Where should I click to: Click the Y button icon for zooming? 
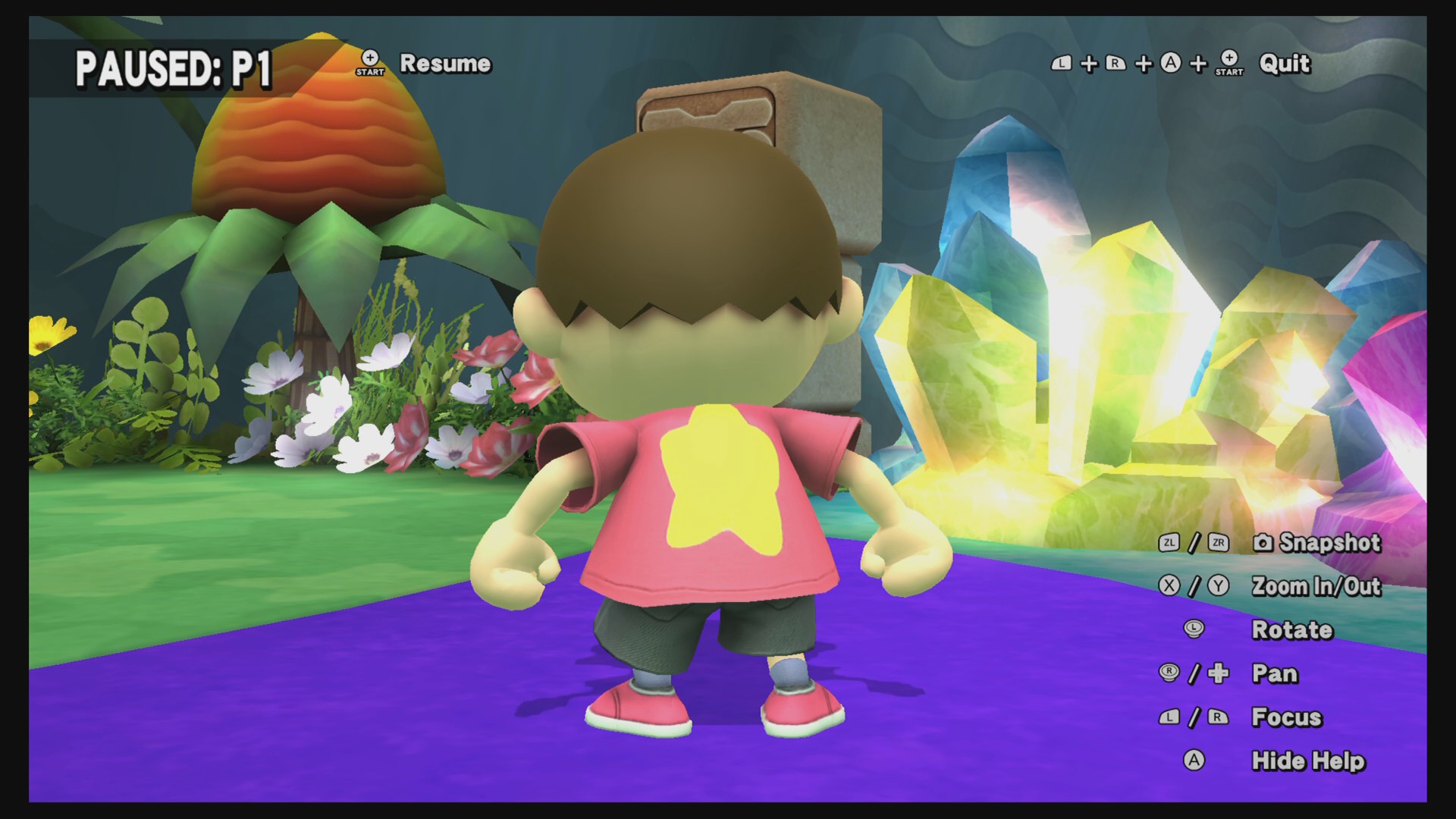tap(1219, 585)
